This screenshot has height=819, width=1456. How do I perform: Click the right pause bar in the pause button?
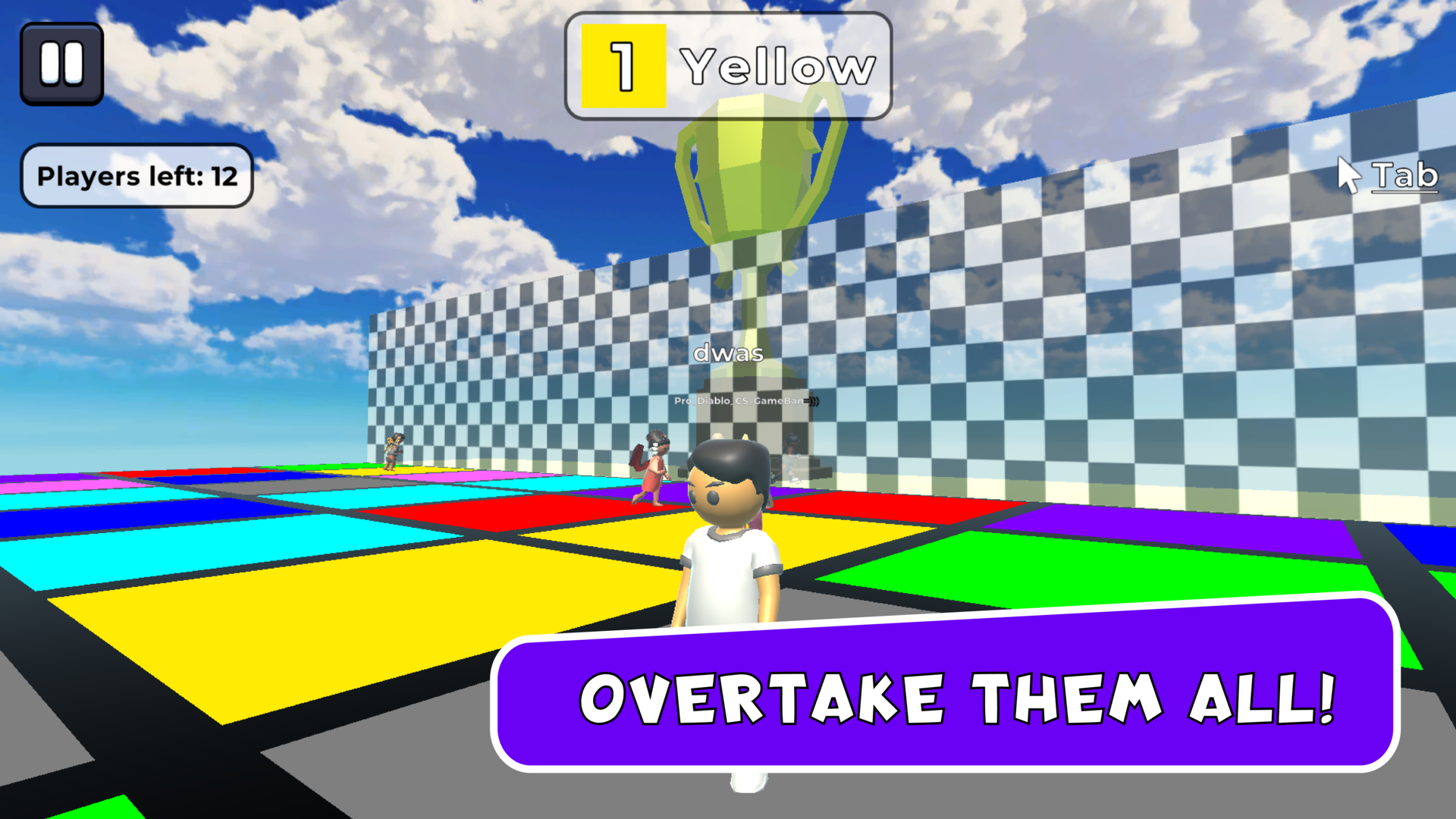click(72, 62)
